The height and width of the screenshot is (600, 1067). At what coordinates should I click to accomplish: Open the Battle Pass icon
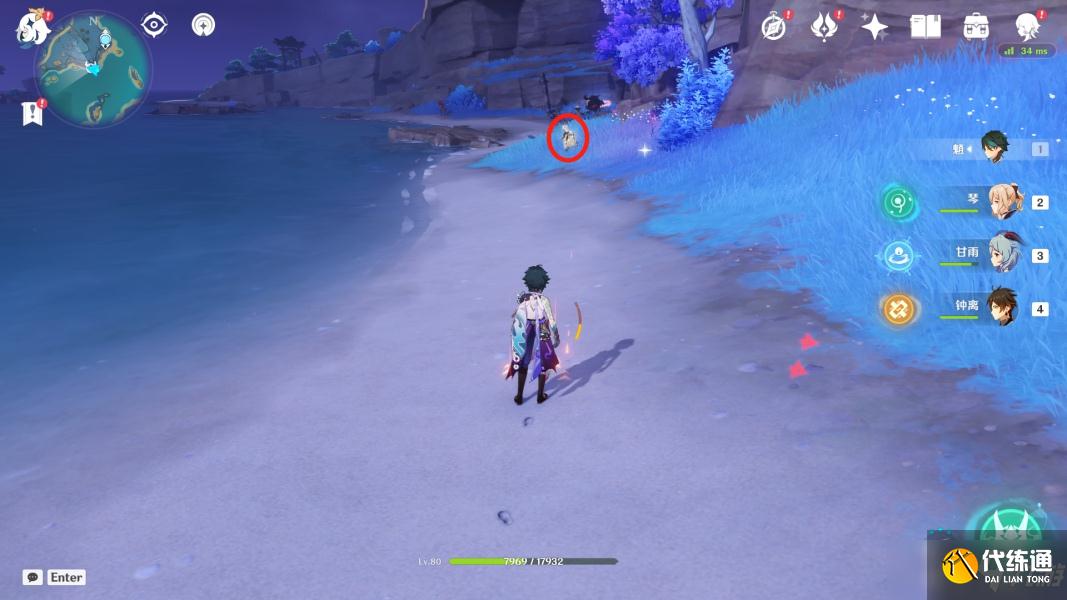pos(824,27)
